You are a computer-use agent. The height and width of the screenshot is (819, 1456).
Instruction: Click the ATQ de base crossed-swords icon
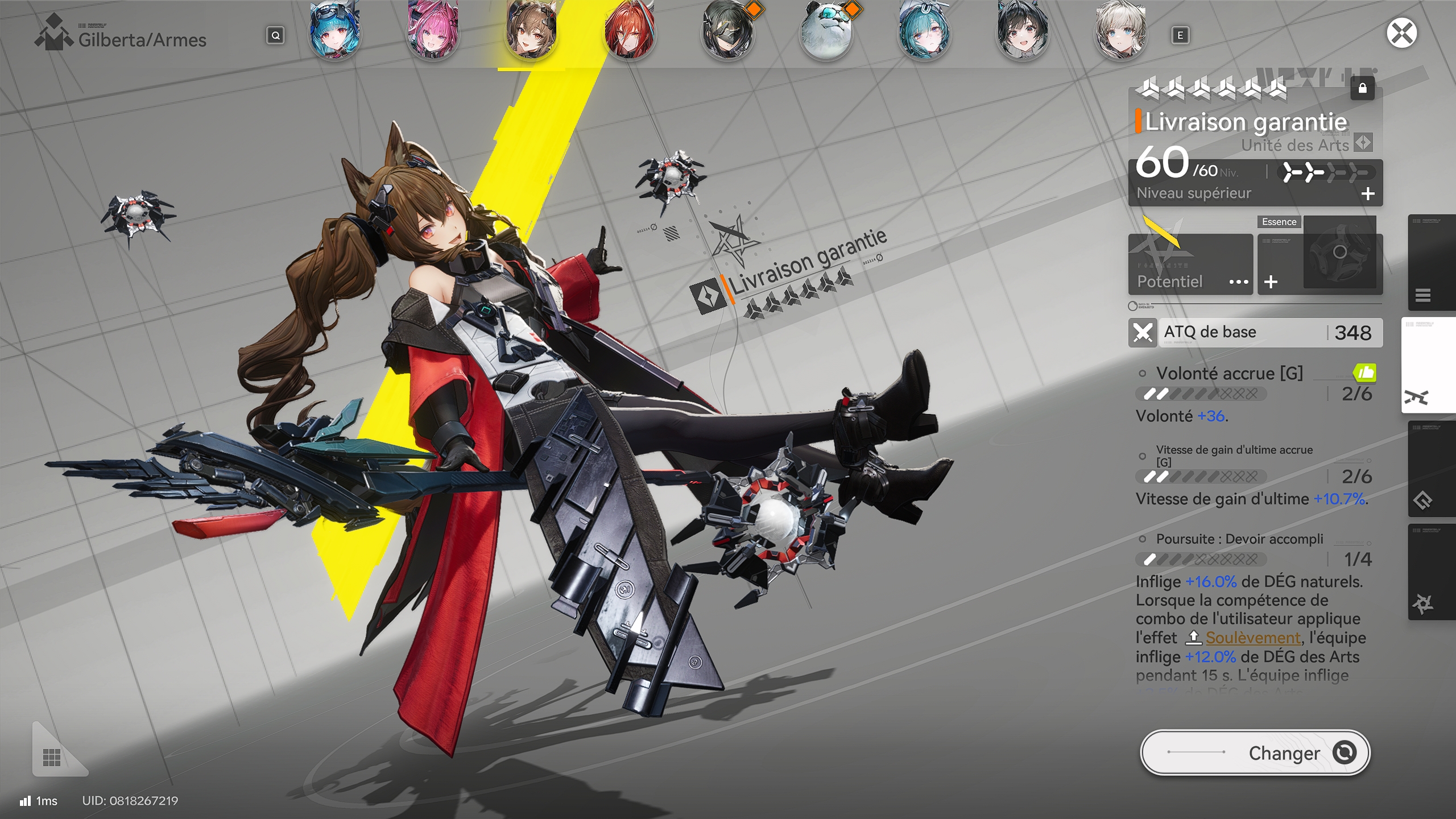pos(1143,332)
